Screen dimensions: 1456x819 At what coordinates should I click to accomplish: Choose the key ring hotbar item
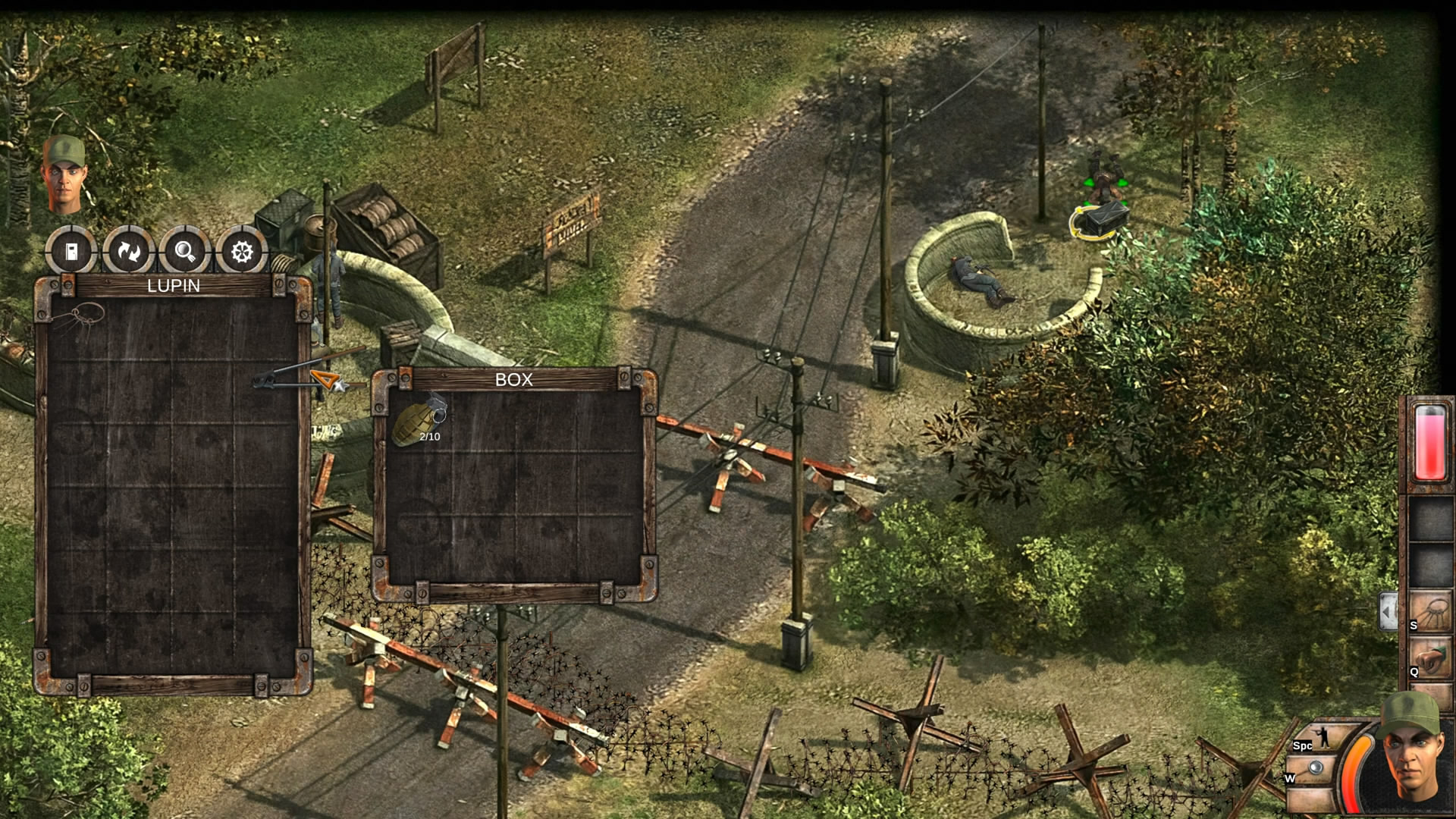click(1430, 611)
